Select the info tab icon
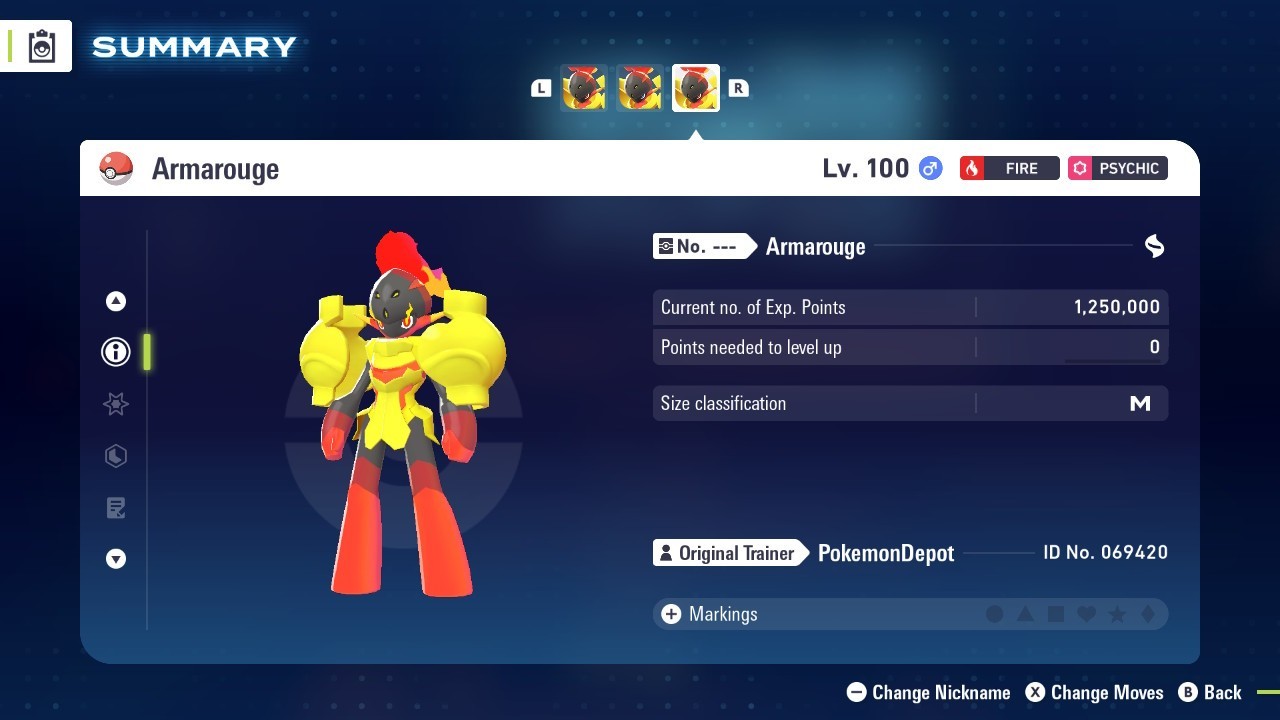The image size is (1280, 720). 116,352
